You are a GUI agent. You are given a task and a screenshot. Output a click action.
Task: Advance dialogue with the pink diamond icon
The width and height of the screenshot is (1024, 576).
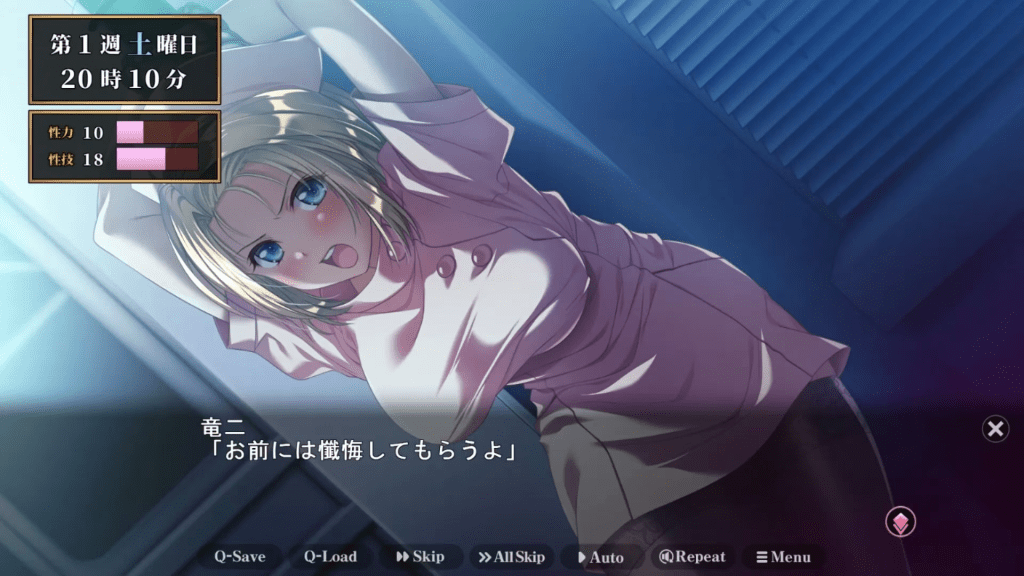[x=900, y=522]
